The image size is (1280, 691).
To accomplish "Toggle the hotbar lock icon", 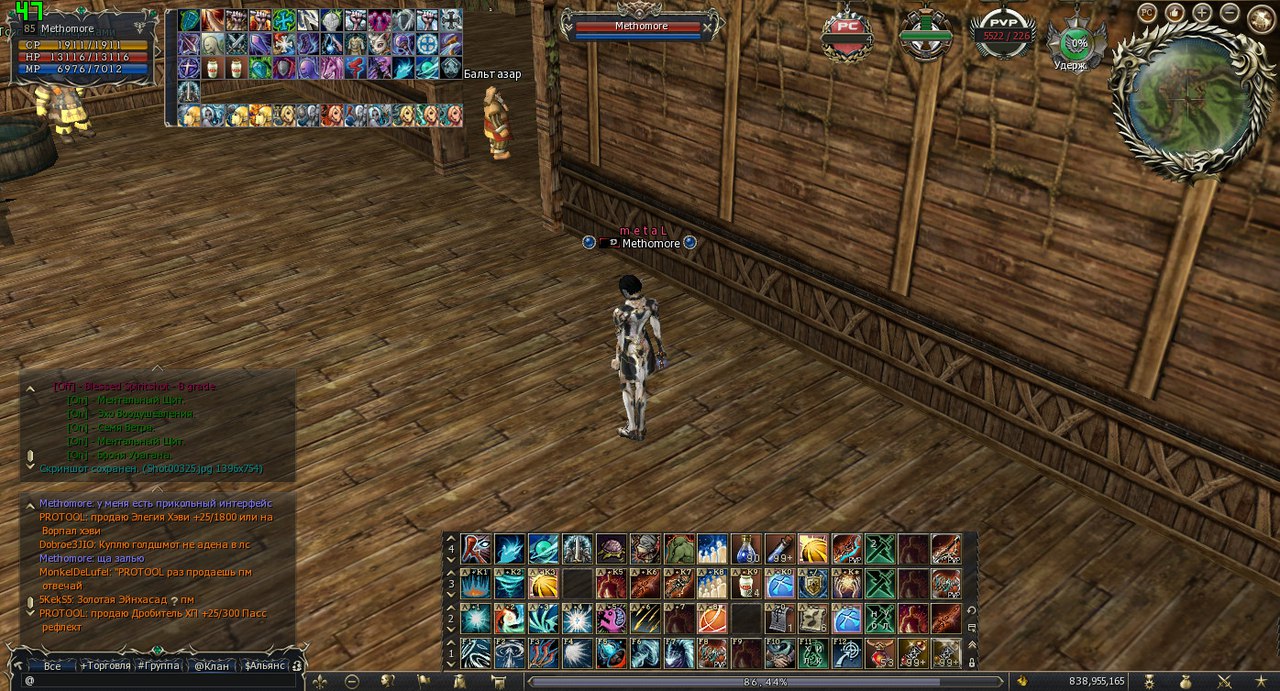I will tap(971, 662).
